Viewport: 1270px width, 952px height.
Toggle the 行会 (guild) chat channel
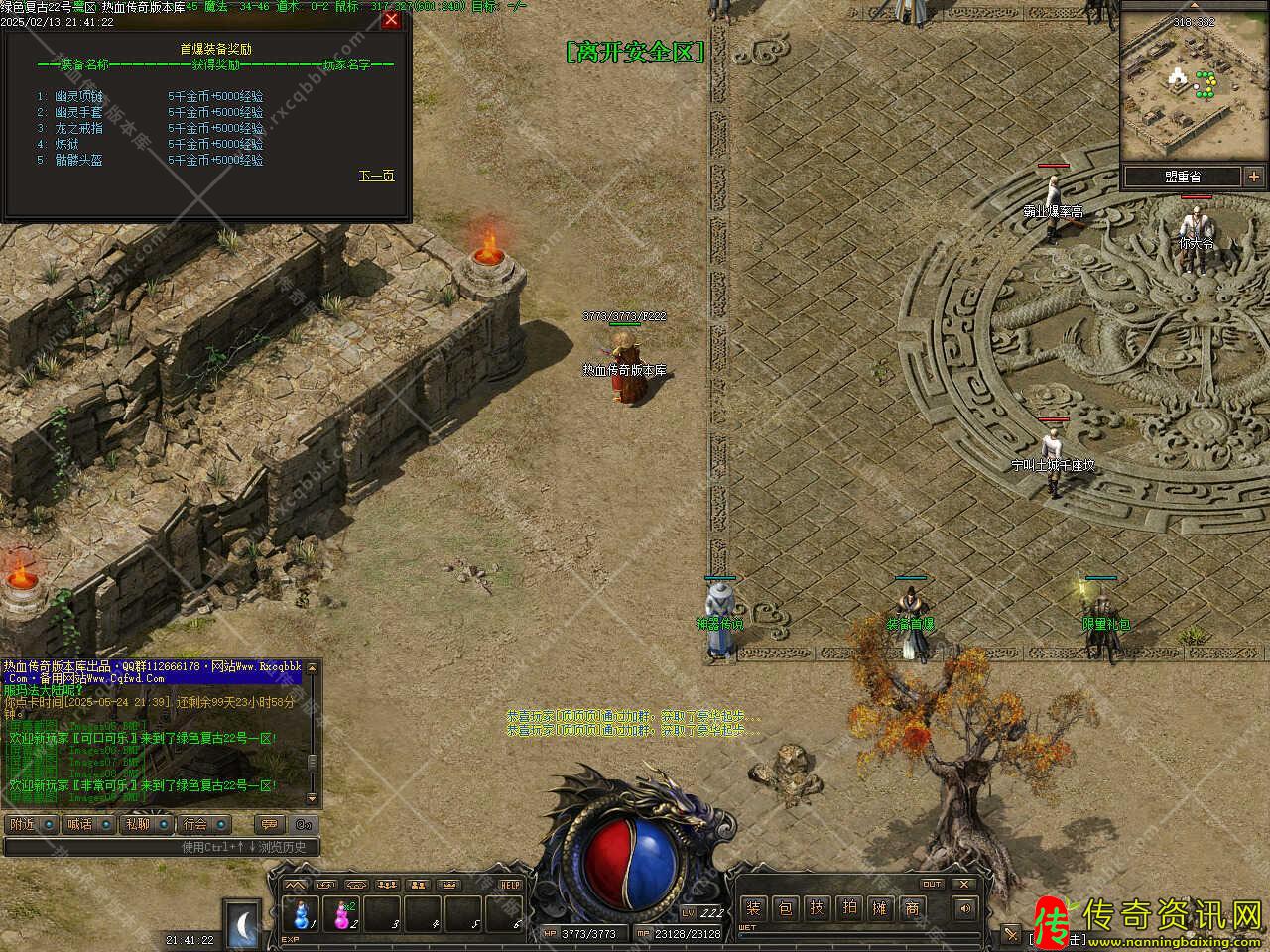[205, 824]
